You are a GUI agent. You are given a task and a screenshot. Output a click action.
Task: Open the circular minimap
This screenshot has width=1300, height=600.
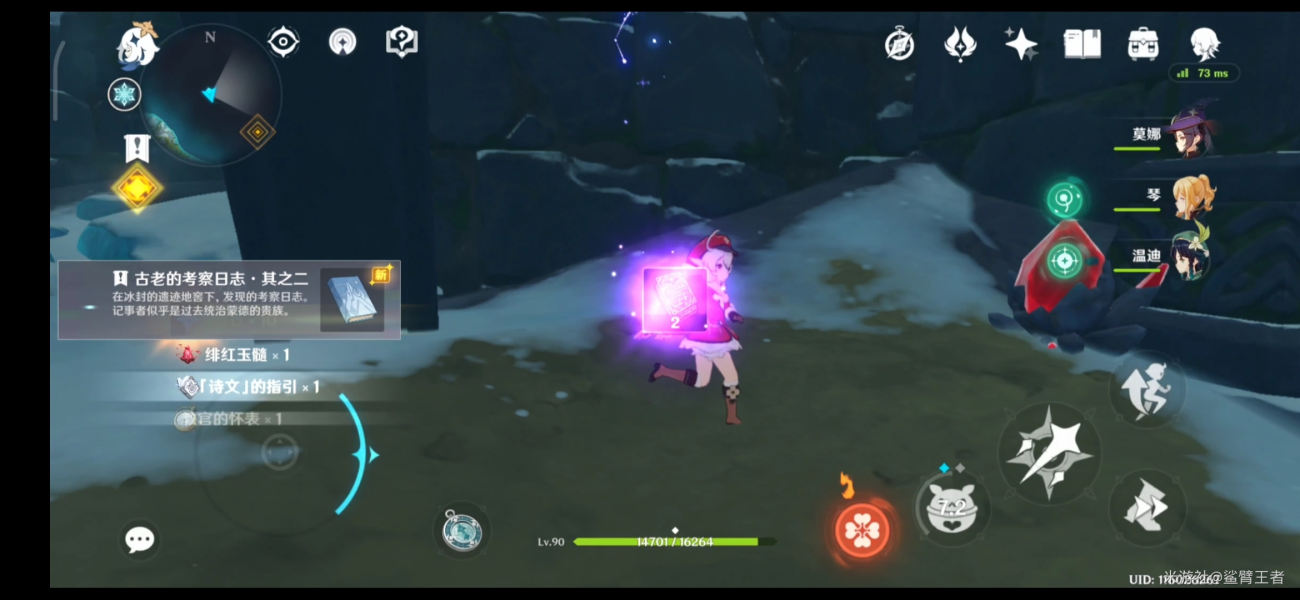(210, 95)
